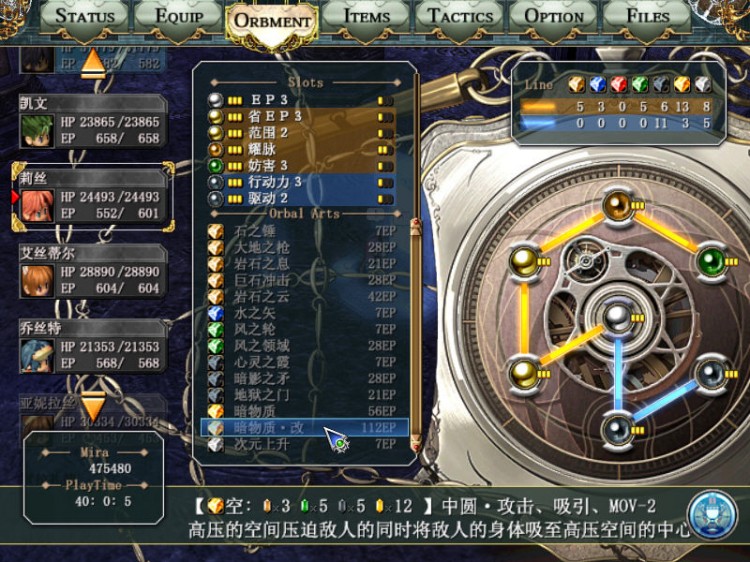This screenshot has height=562, width=750.
Task: Switch to the Equip tab
Action: pyautogui.click(x=176, y=16)
